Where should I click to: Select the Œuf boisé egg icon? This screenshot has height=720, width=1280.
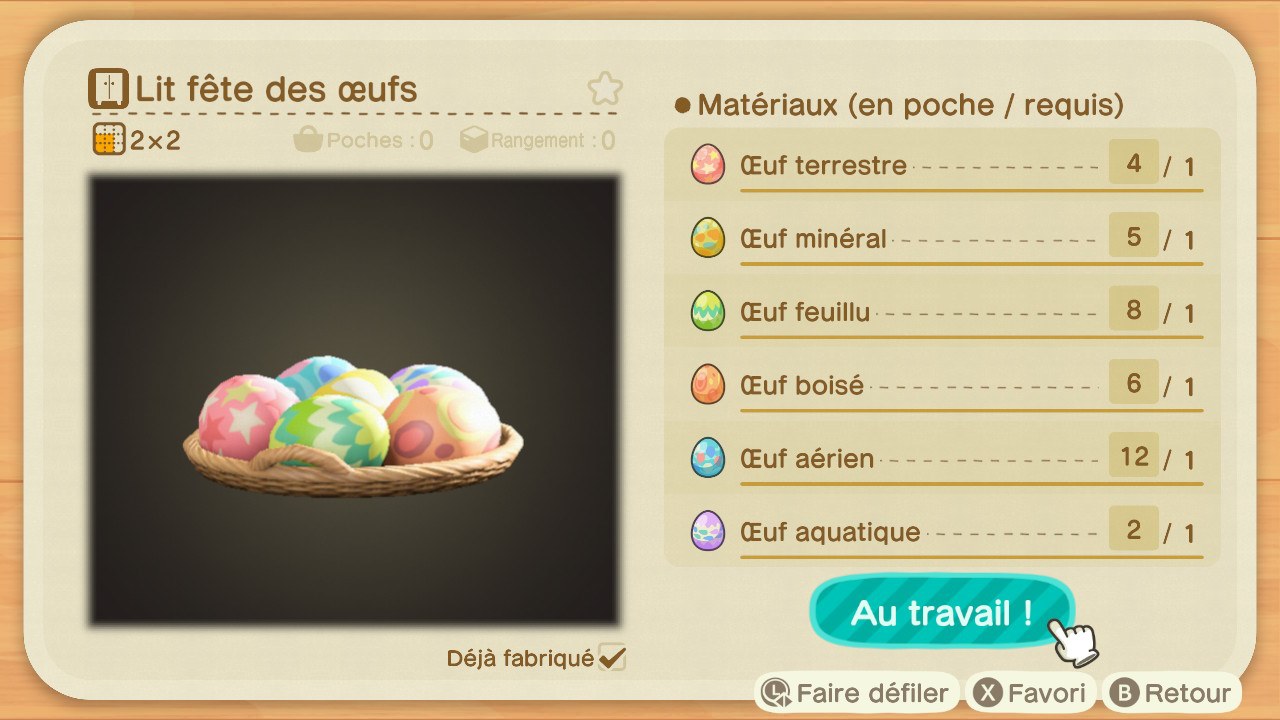pos(707,384)
